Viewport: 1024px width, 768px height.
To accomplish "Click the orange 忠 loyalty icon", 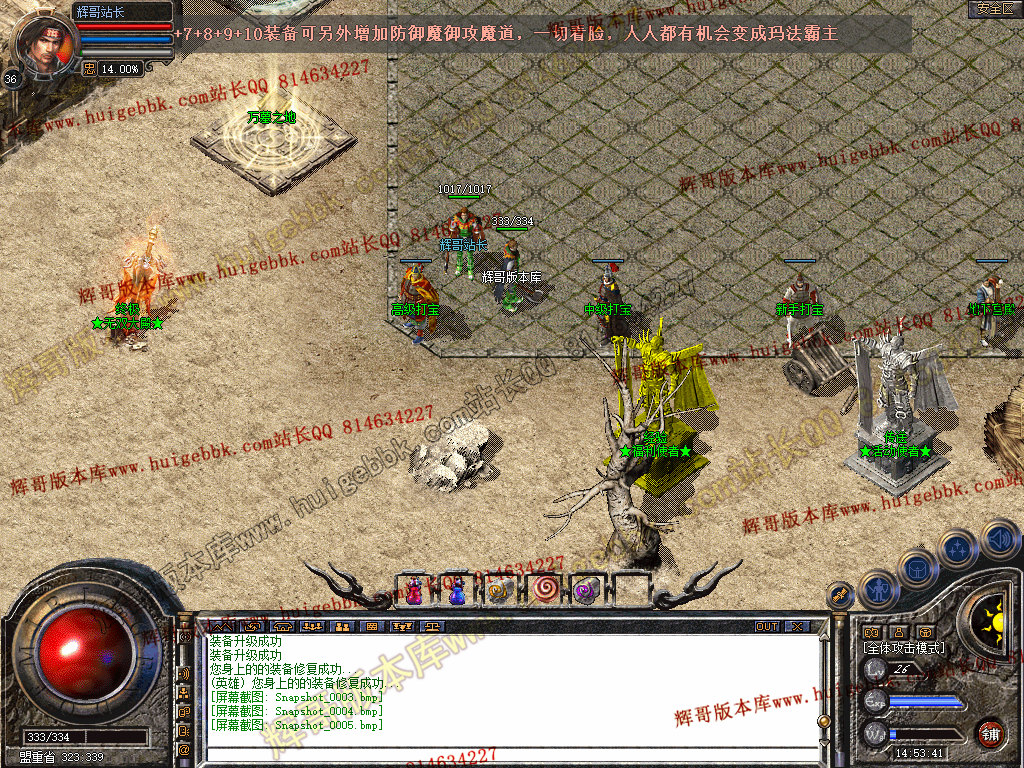I will coord(89,69).
